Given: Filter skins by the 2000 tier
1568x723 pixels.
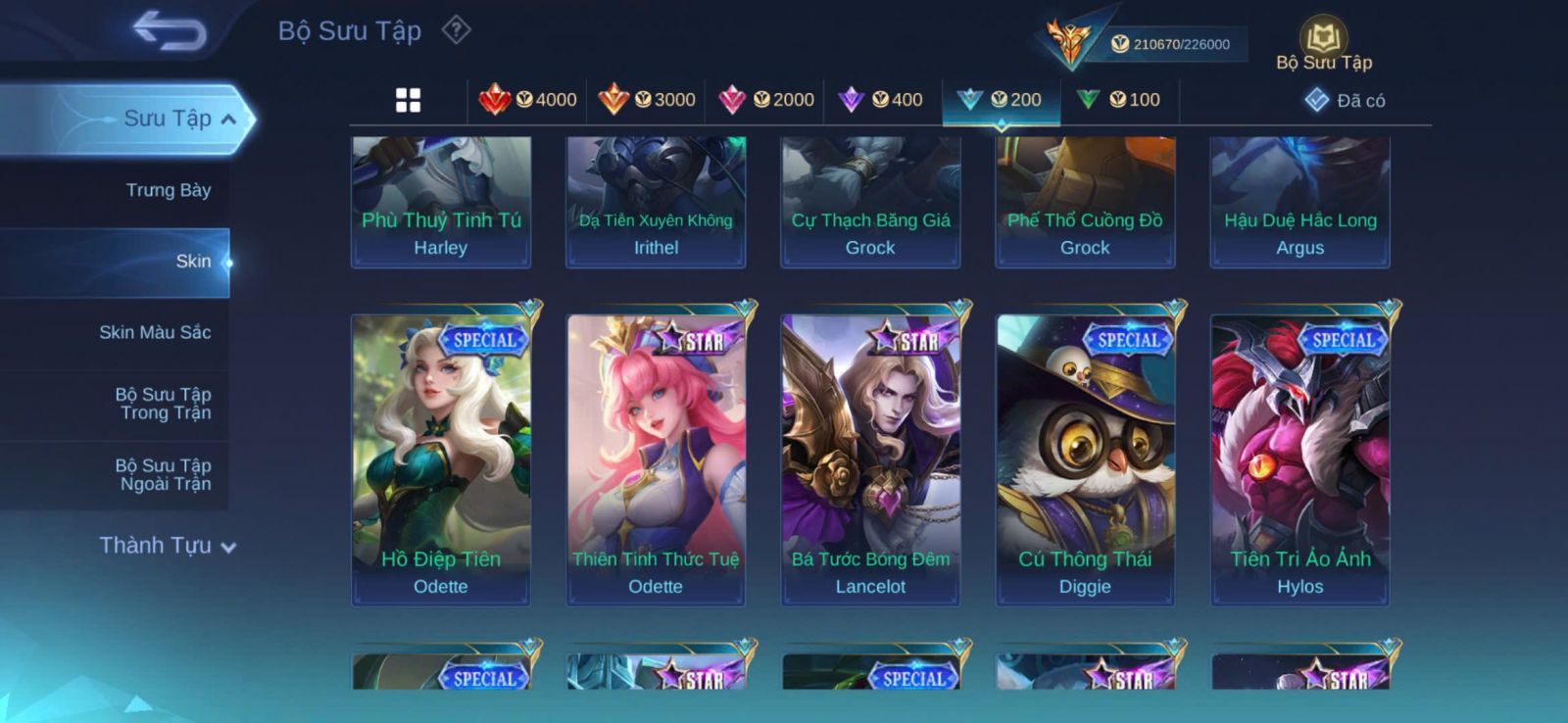Looking at the screenshot, I should [x=766, y=100].
